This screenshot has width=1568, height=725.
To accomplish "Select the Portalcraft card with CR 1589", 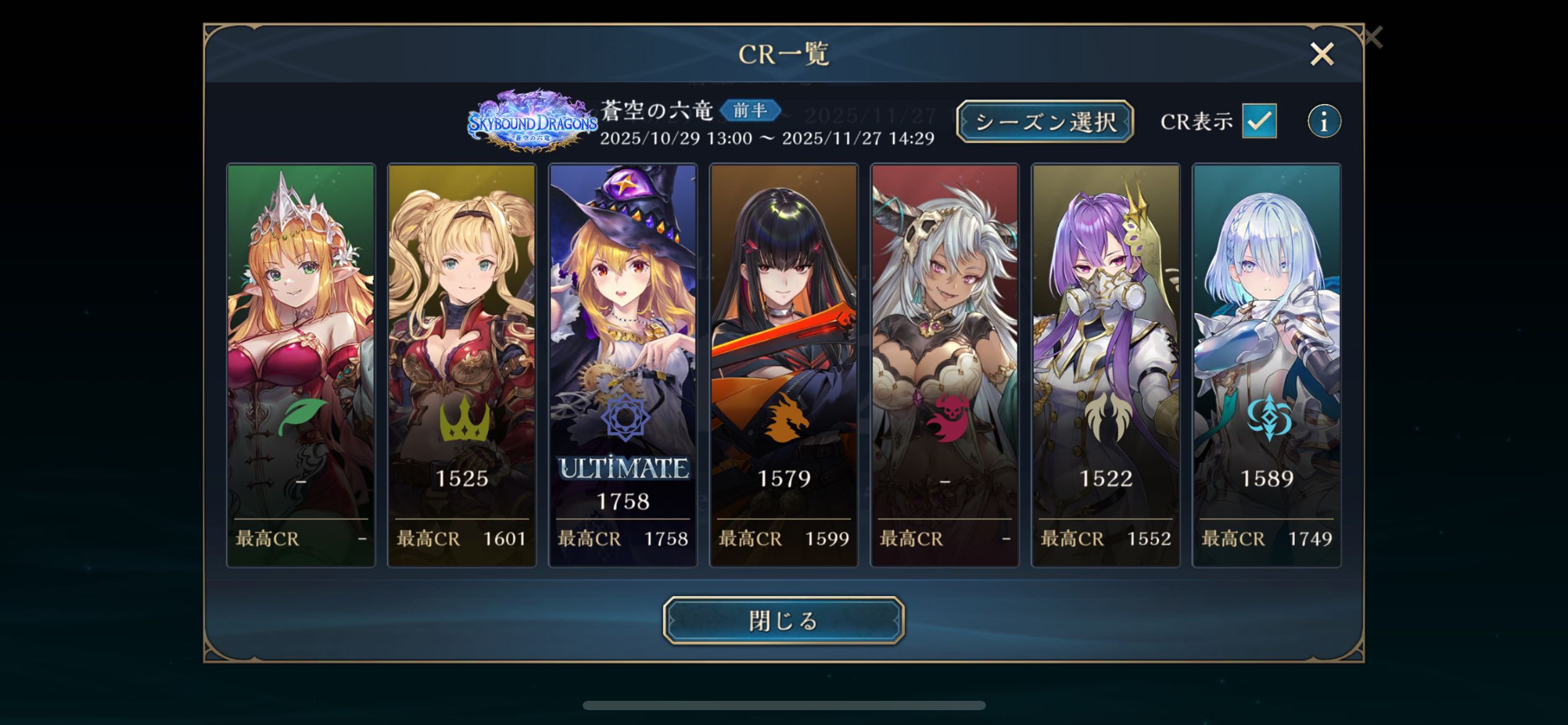I will 1267,365.
